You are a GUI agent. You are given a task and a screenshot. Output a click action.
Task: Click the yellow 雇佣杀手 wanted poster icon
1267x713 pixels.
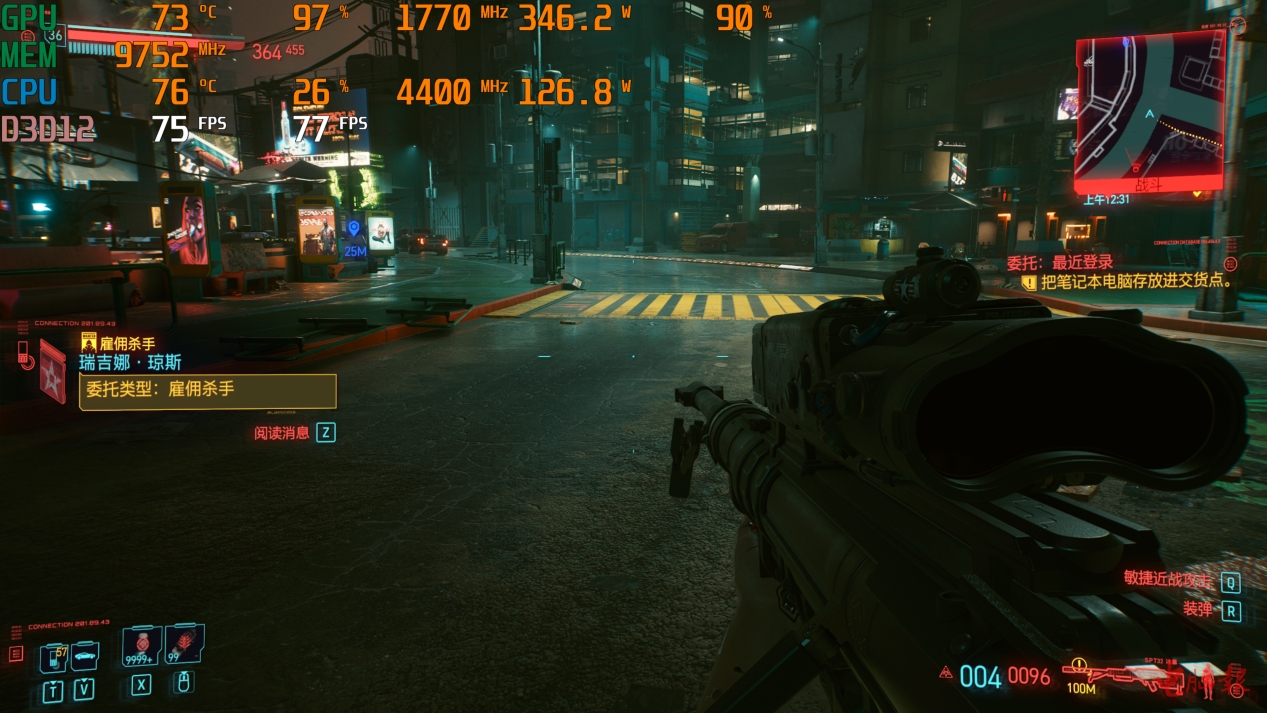coord(88,343)
